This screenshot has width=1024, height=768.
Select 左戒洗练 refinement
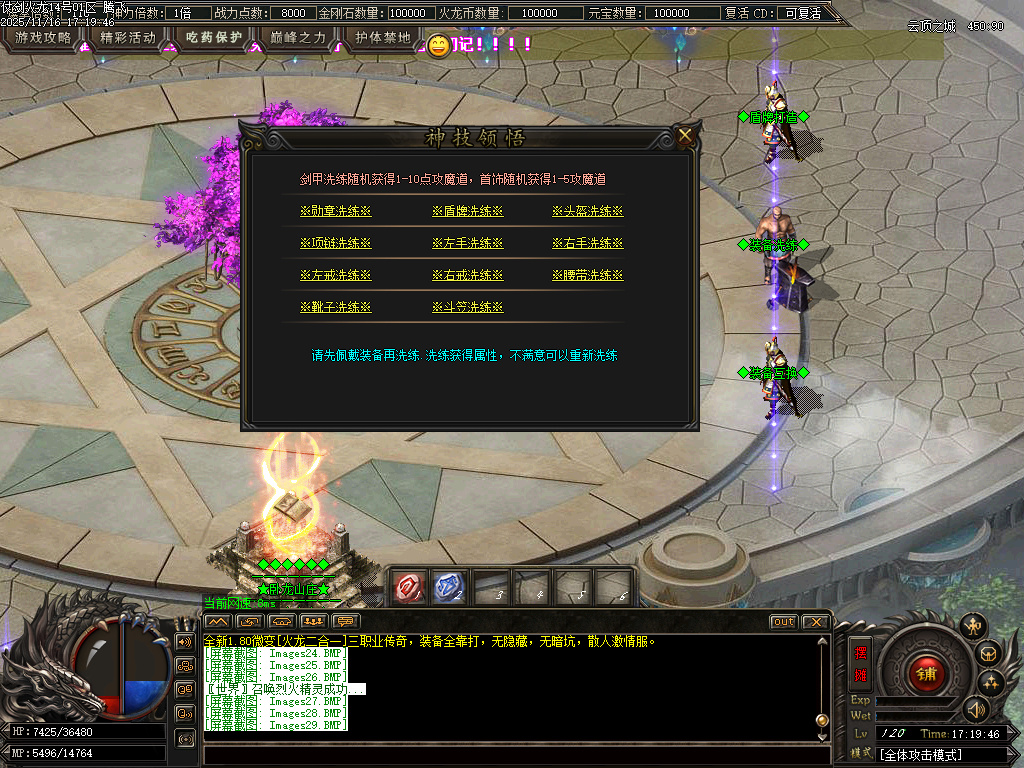click(x=335, y=276)
